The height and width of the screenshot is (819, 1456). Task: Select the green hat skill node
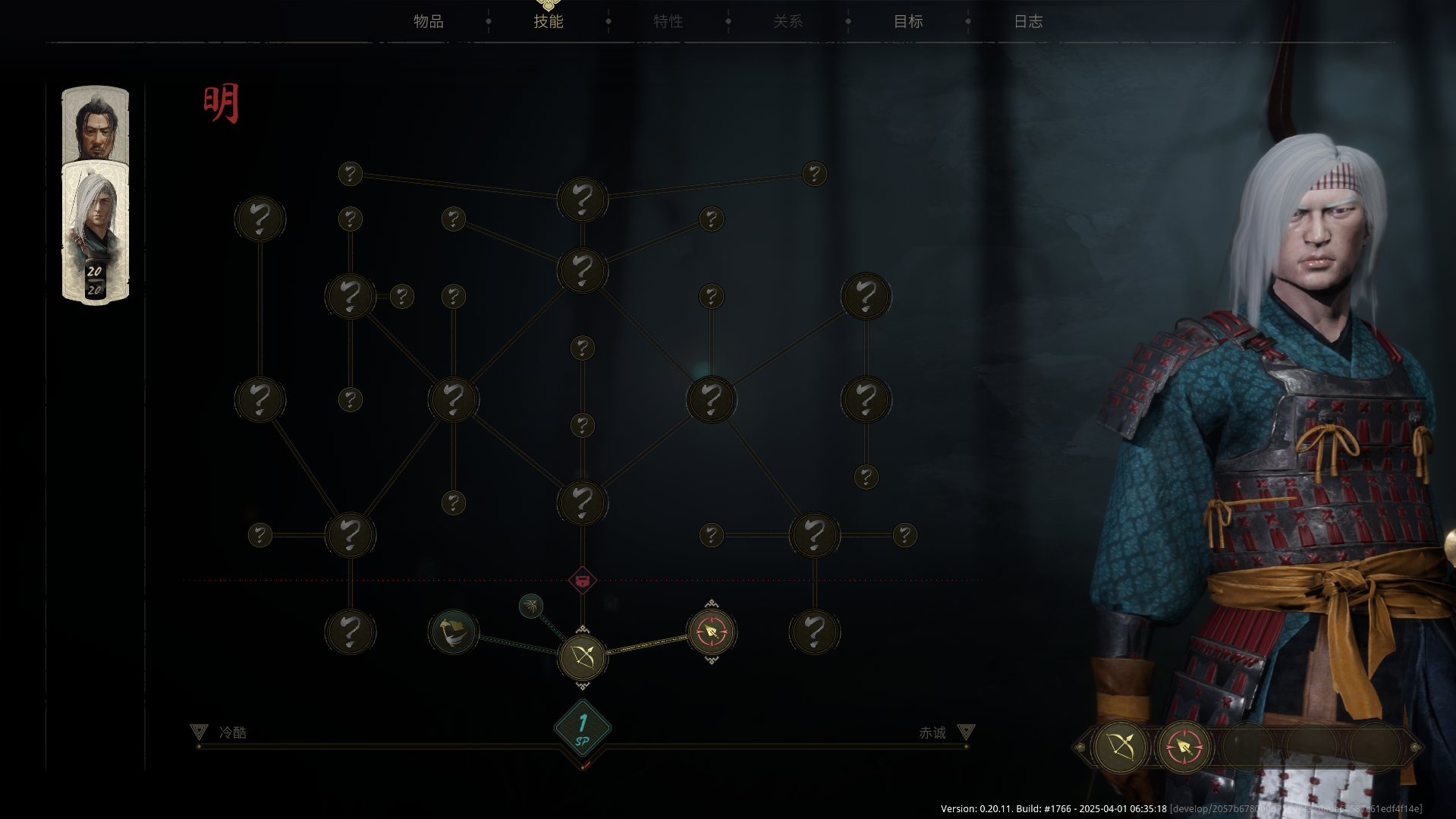tap(454, 632)
